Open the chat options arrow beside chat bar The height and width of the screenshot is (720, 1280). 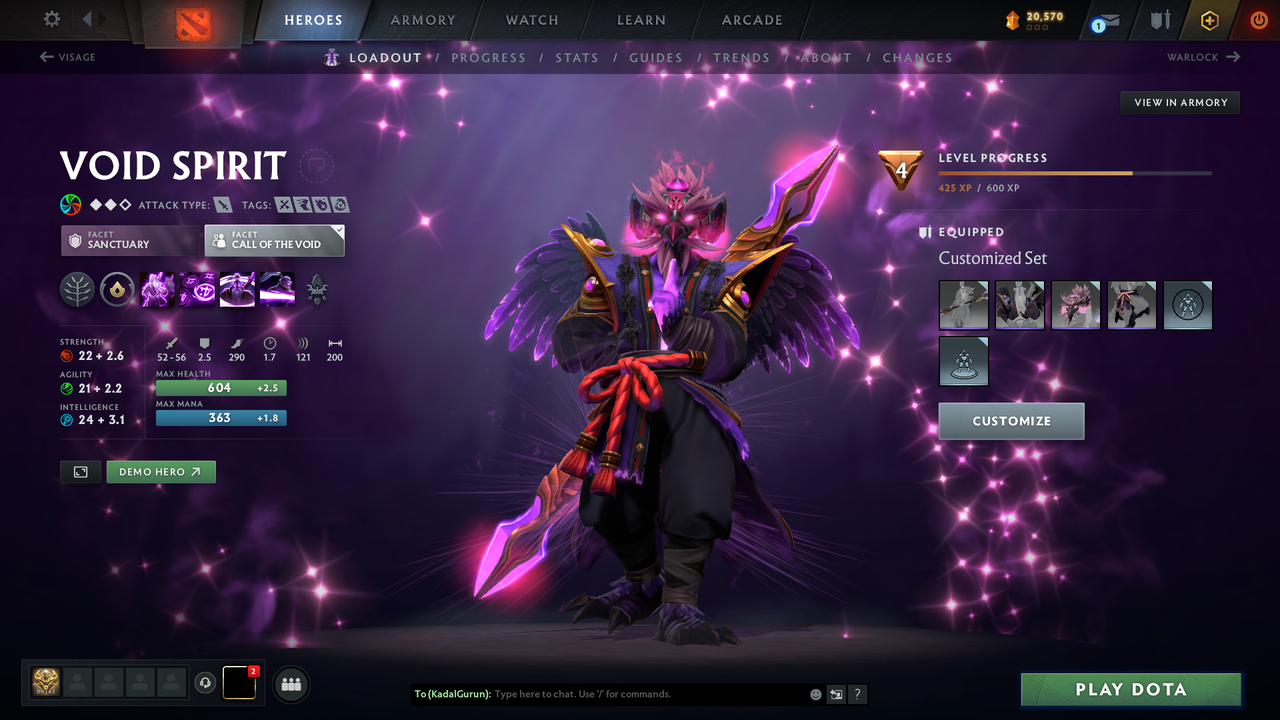[836, 693]
